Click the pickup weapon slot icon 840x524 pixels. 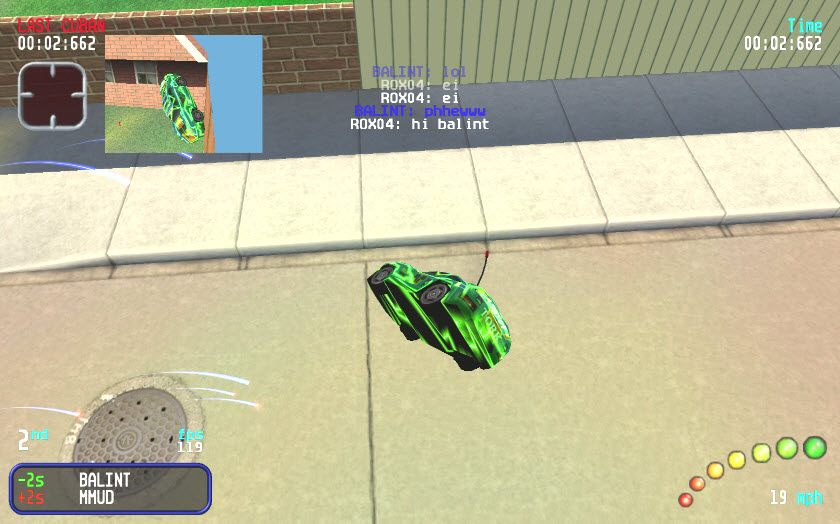52,96
